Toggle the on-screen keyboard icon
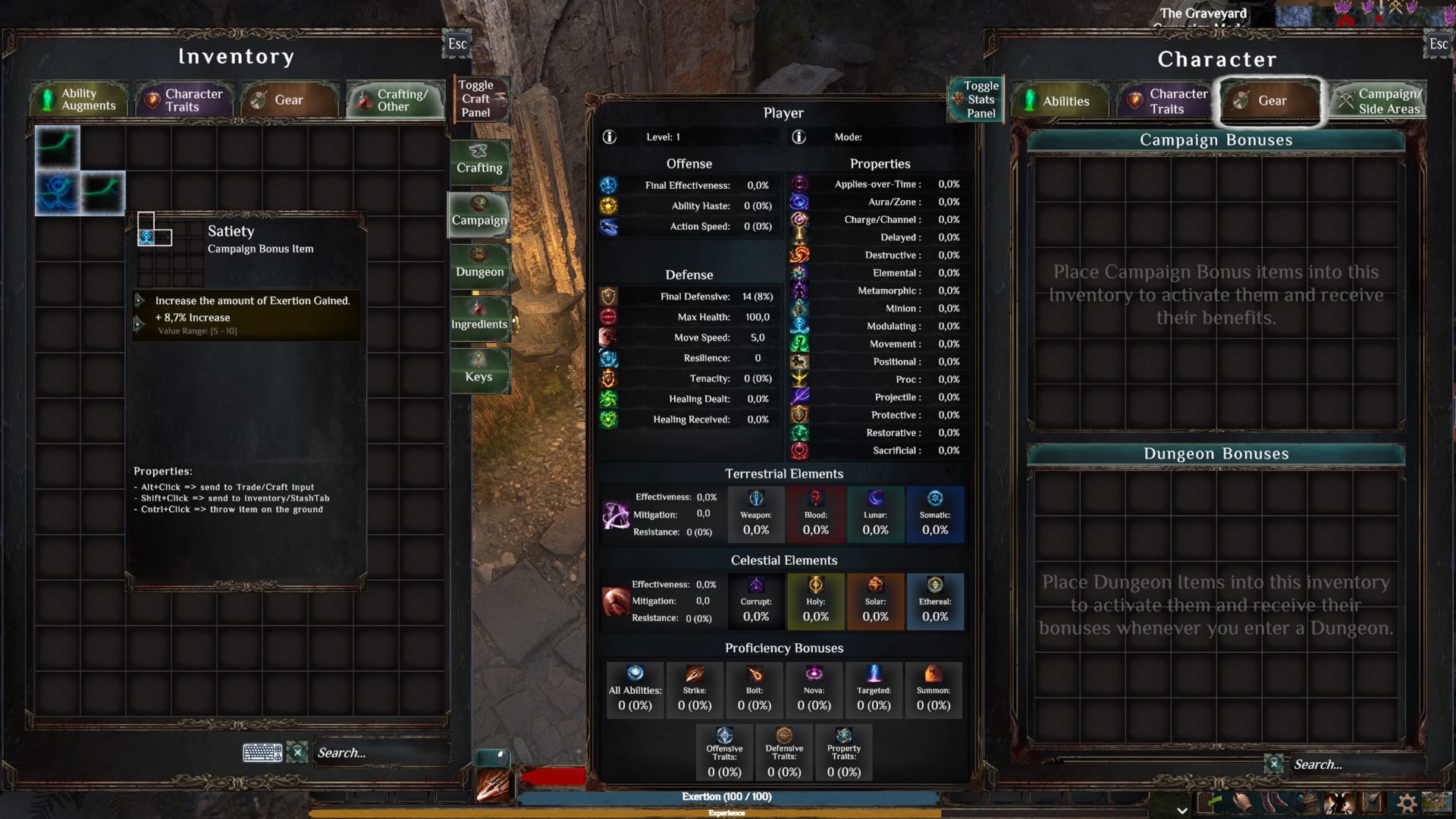Viewport: 1456px width, 819px height. pos(262,752)
